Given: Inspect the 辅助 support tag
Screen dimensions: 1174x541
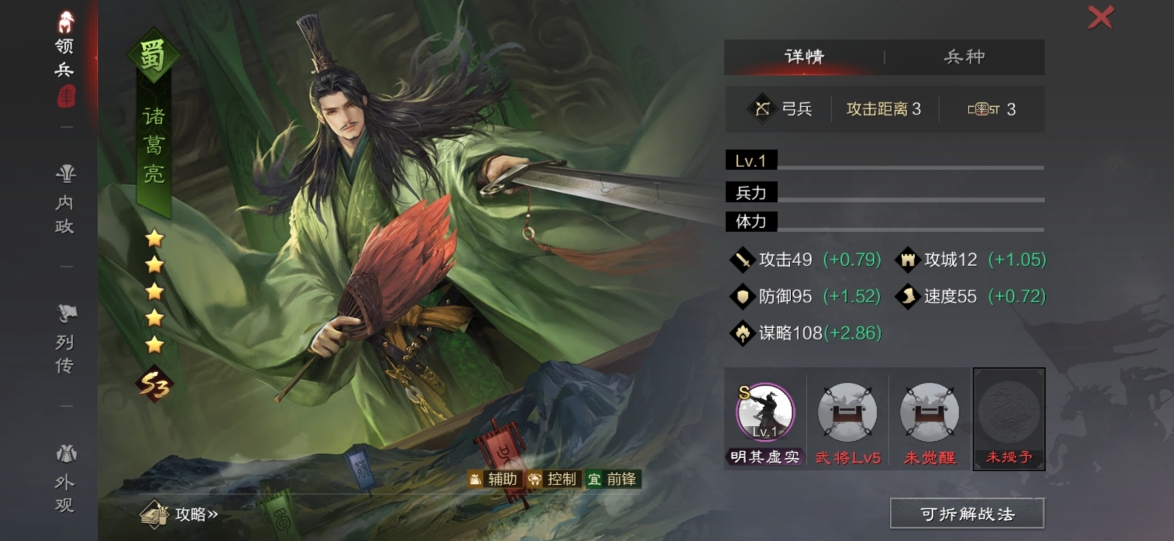Looking at the screenshot, I should pos(493,479).
